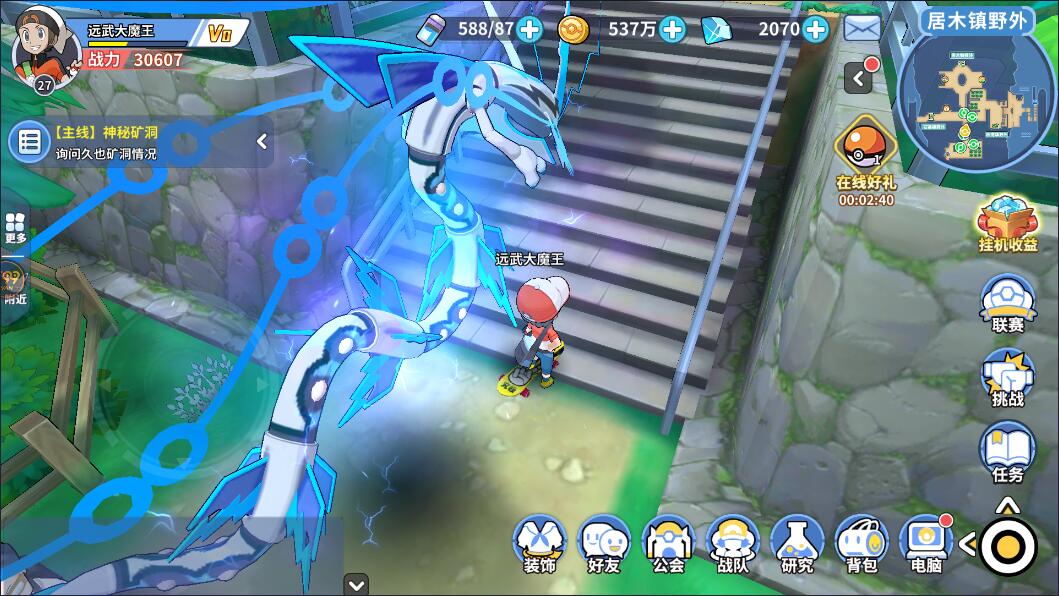Collapse the quest tracker arrow
The height and width of the screenshot is (596, 1059).
pyautogui.click(x=262, y=142)
